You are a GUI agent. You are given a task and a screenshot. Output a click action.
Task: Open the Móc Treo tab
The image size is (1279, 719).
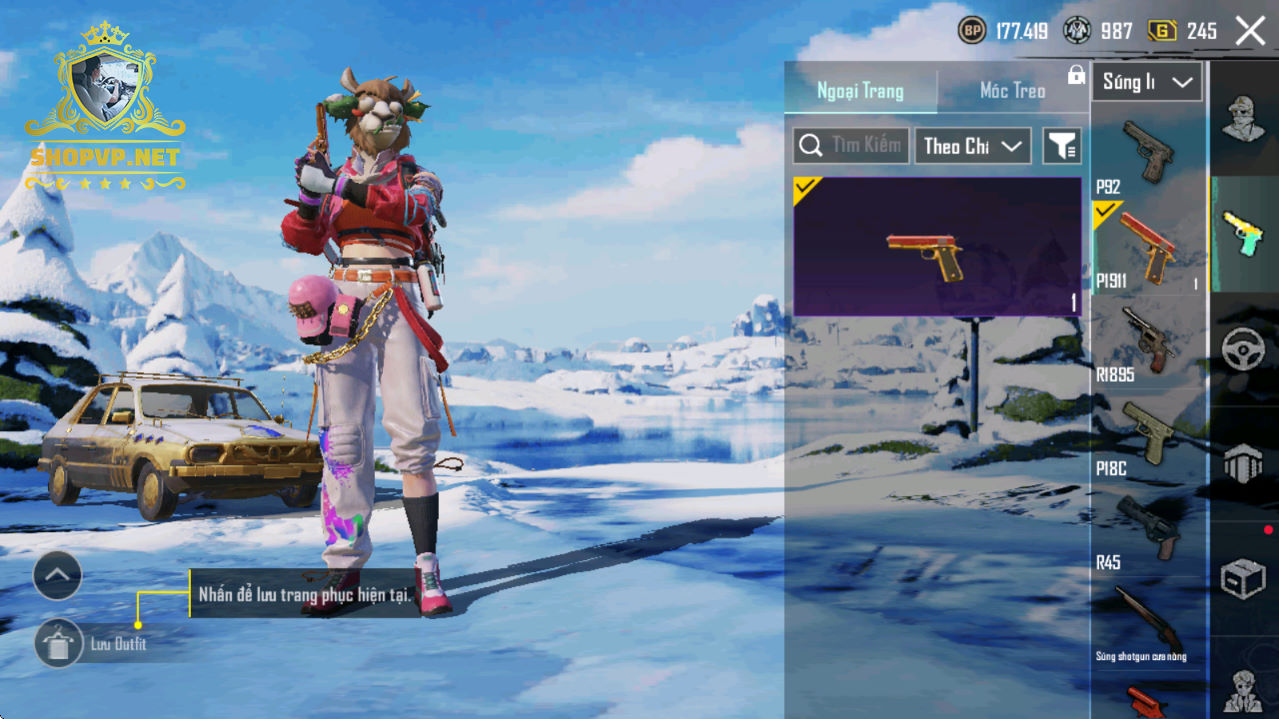coord(1012,91)
